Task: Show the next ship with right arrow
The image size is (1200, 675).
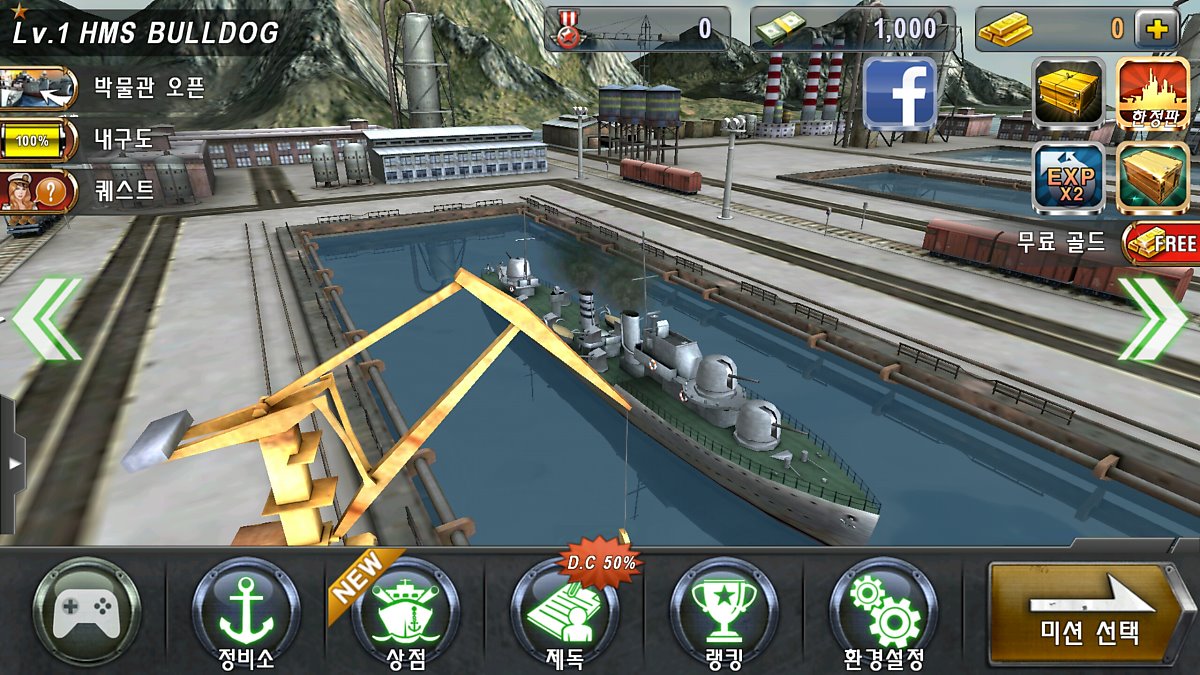Action: (x=1152, y=319)
